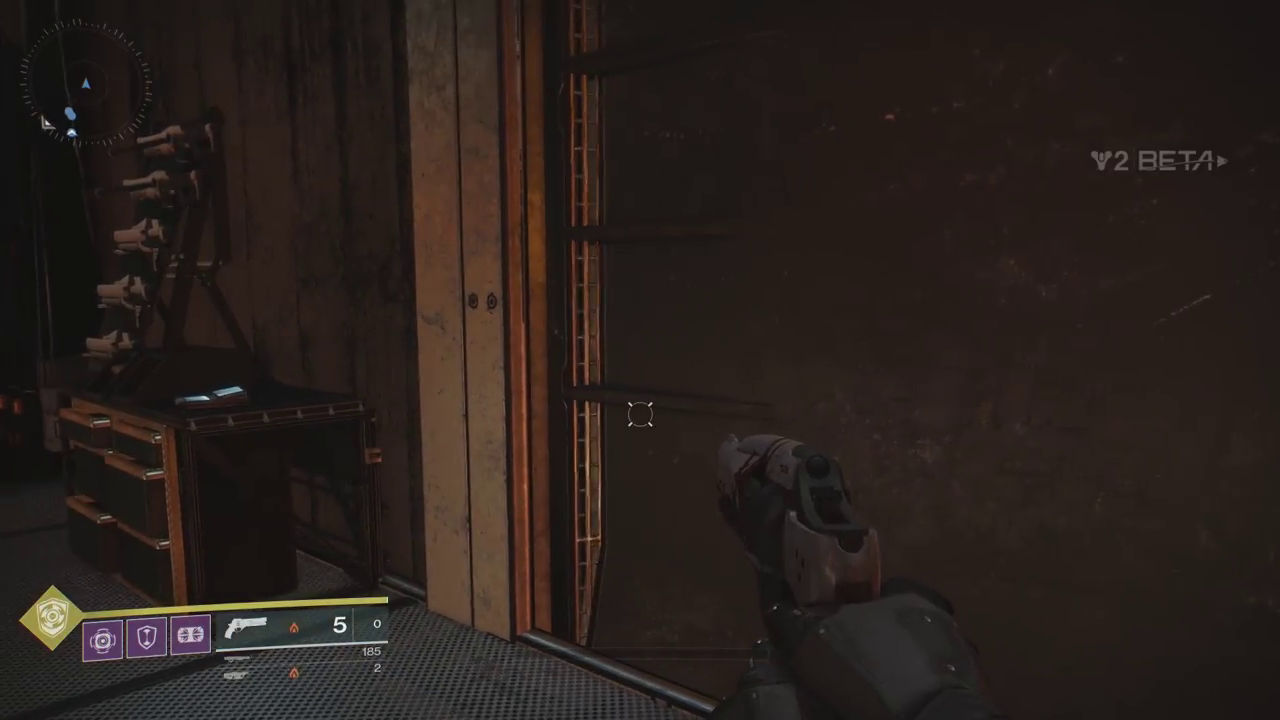This screenshot has width=1280, height=720.
Task: Select the purple grenade ability icon
Action: point(103,638)
